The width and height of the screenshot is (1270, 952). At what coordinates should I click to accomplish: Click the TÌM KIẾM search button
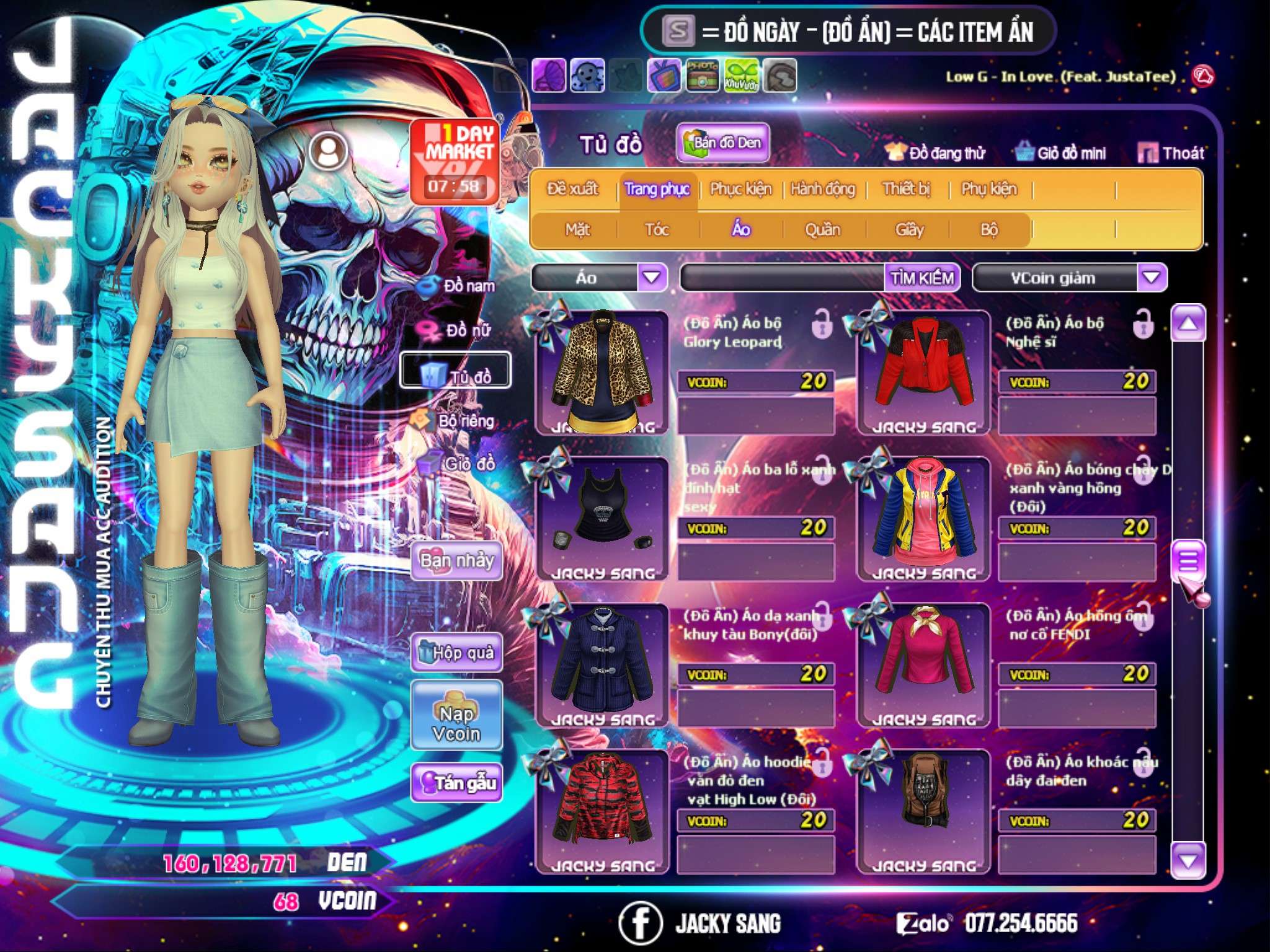click(922, 278)
